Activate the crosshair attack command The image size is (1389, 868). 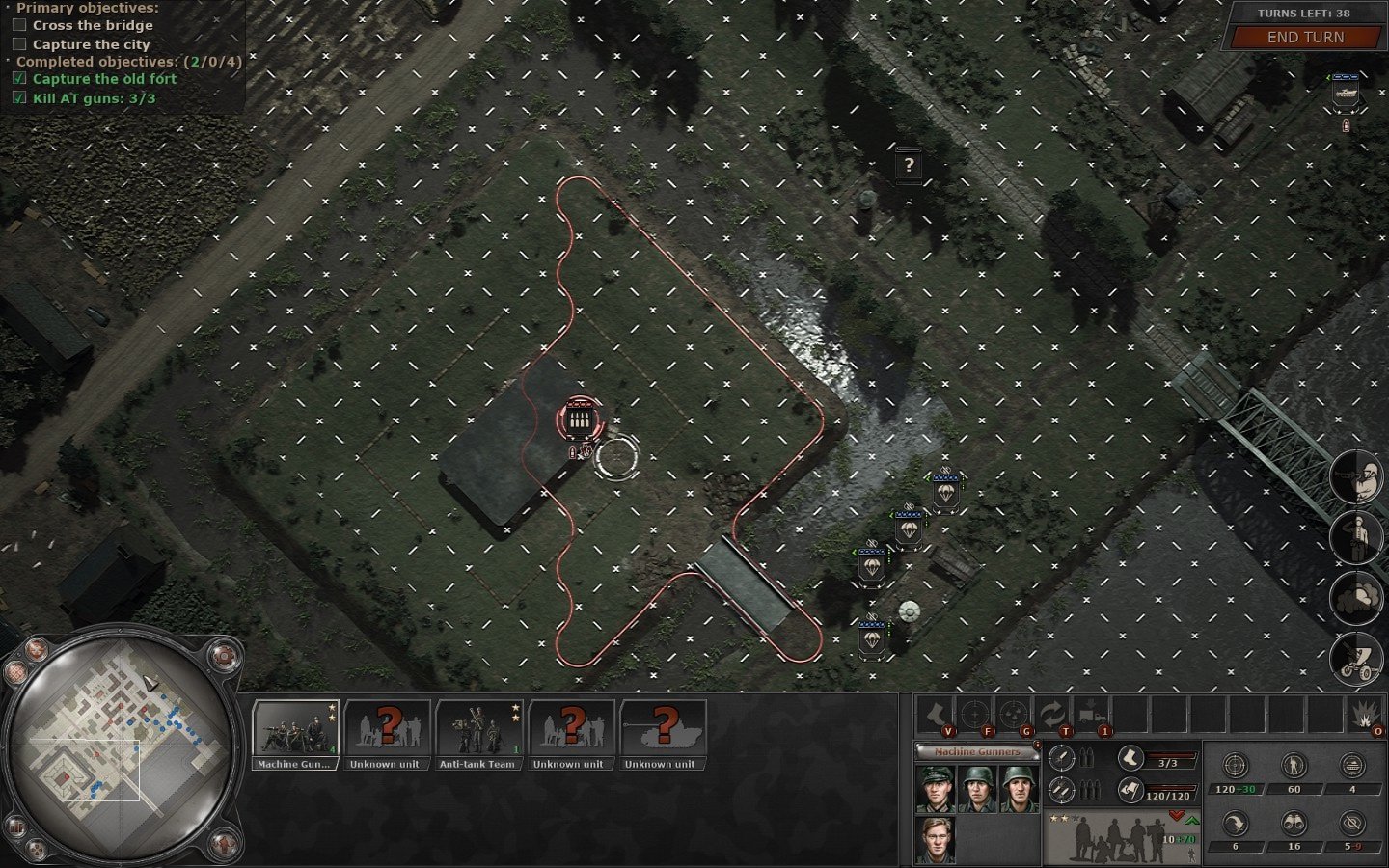pos(973,716)
